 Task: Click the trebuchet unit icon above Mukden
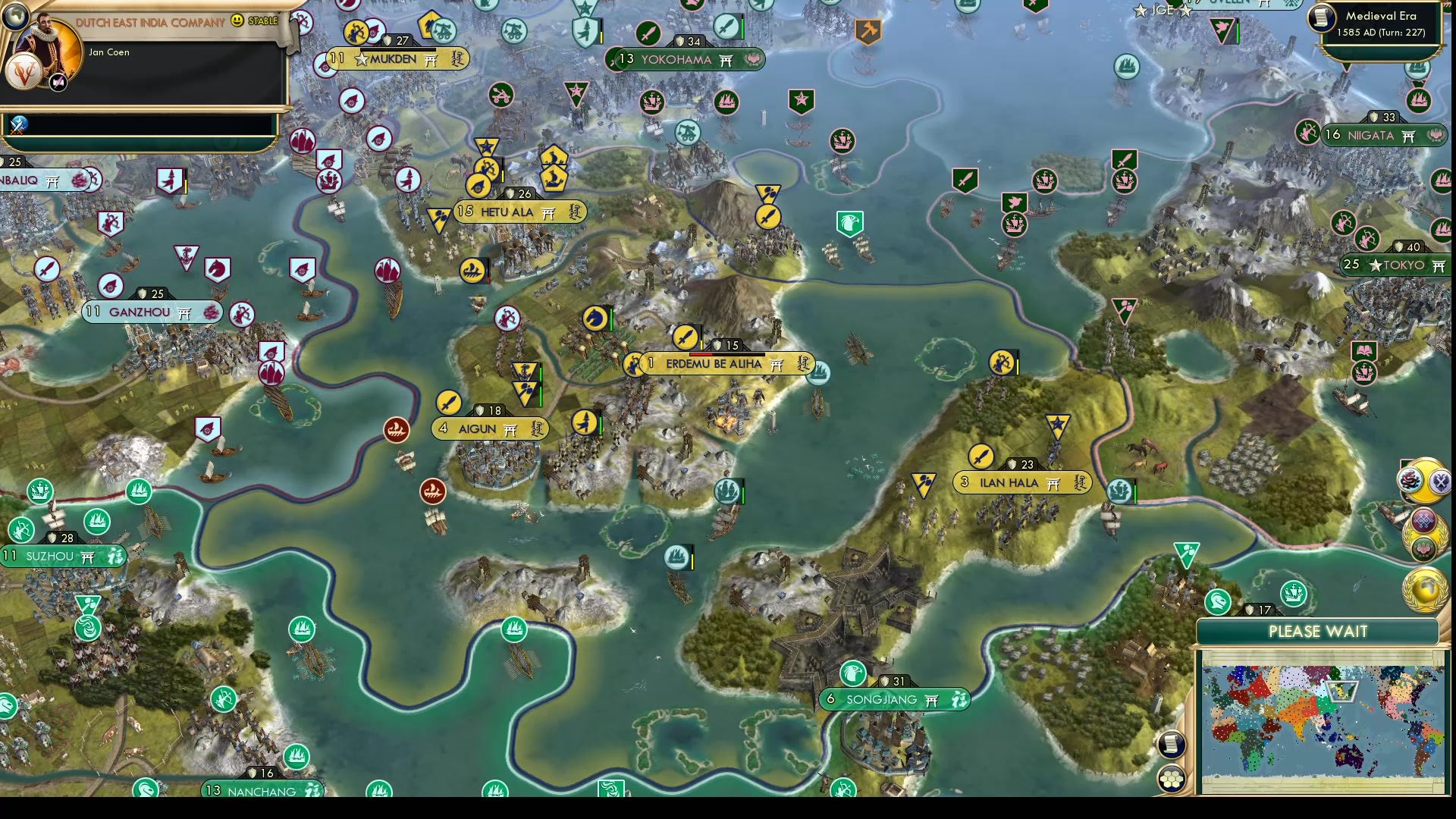point(443,32)
